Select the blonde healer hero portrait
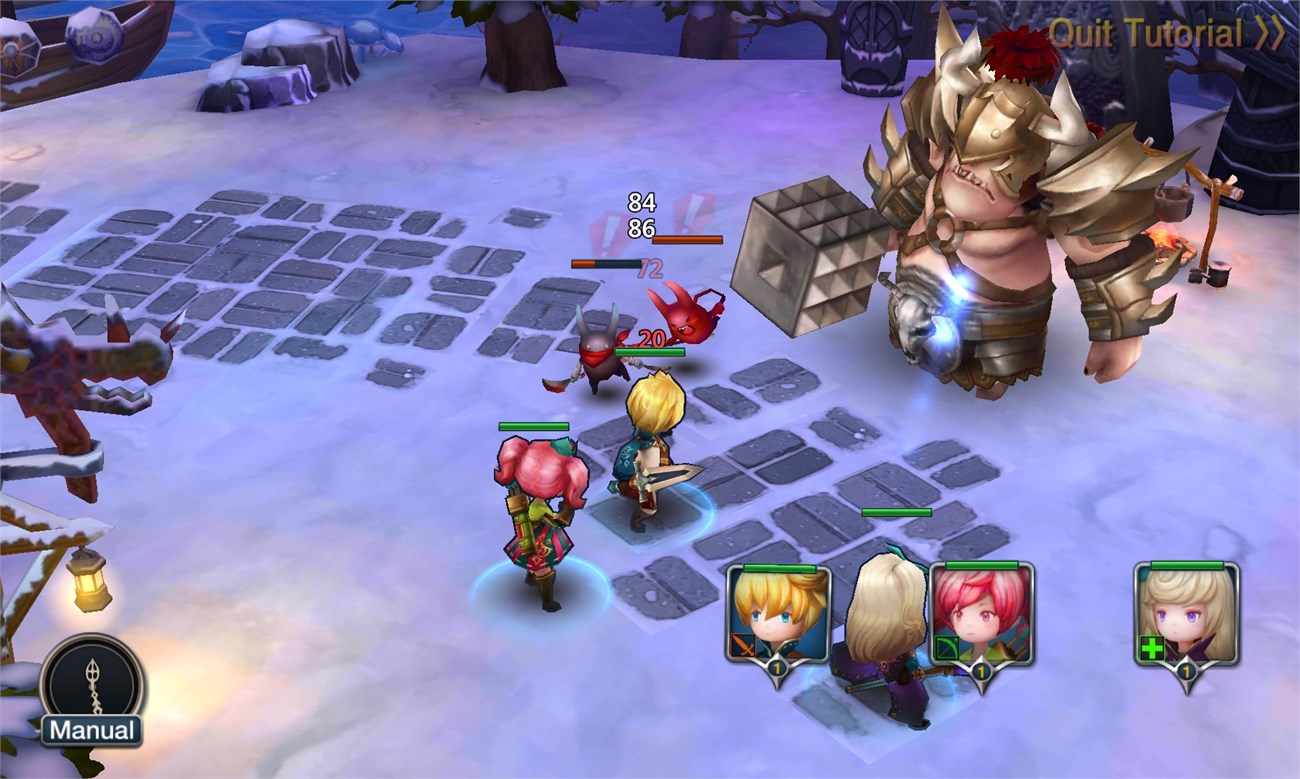1300x779 pixels. [x=1186, y=615]
